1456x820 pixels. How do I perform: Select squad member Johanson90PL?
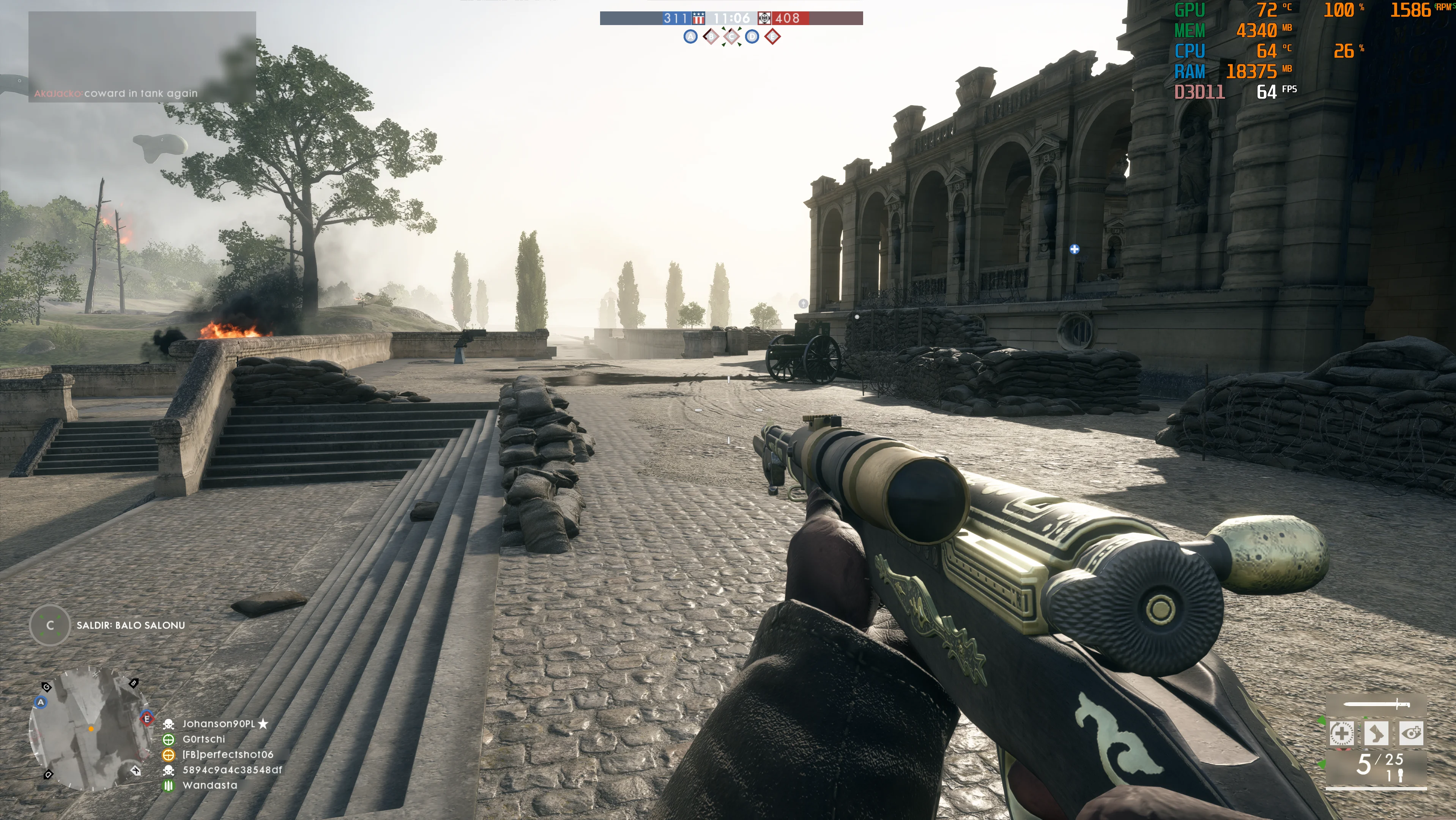point(218,724)
